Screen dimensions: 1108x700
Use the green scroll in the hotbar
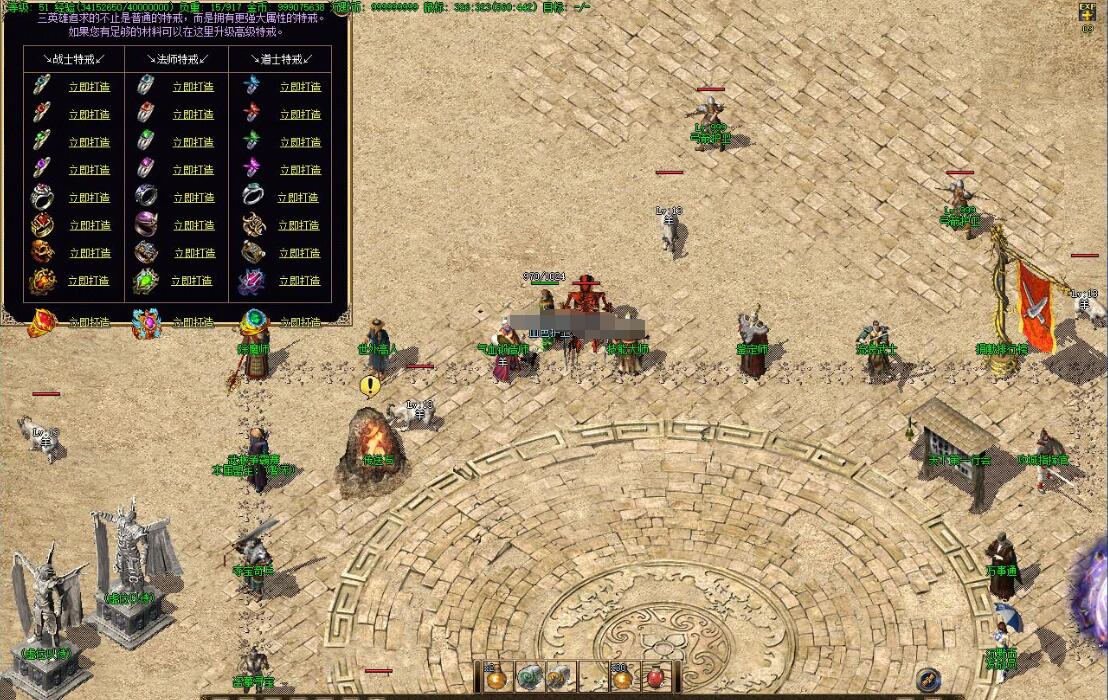pos(530,677)
